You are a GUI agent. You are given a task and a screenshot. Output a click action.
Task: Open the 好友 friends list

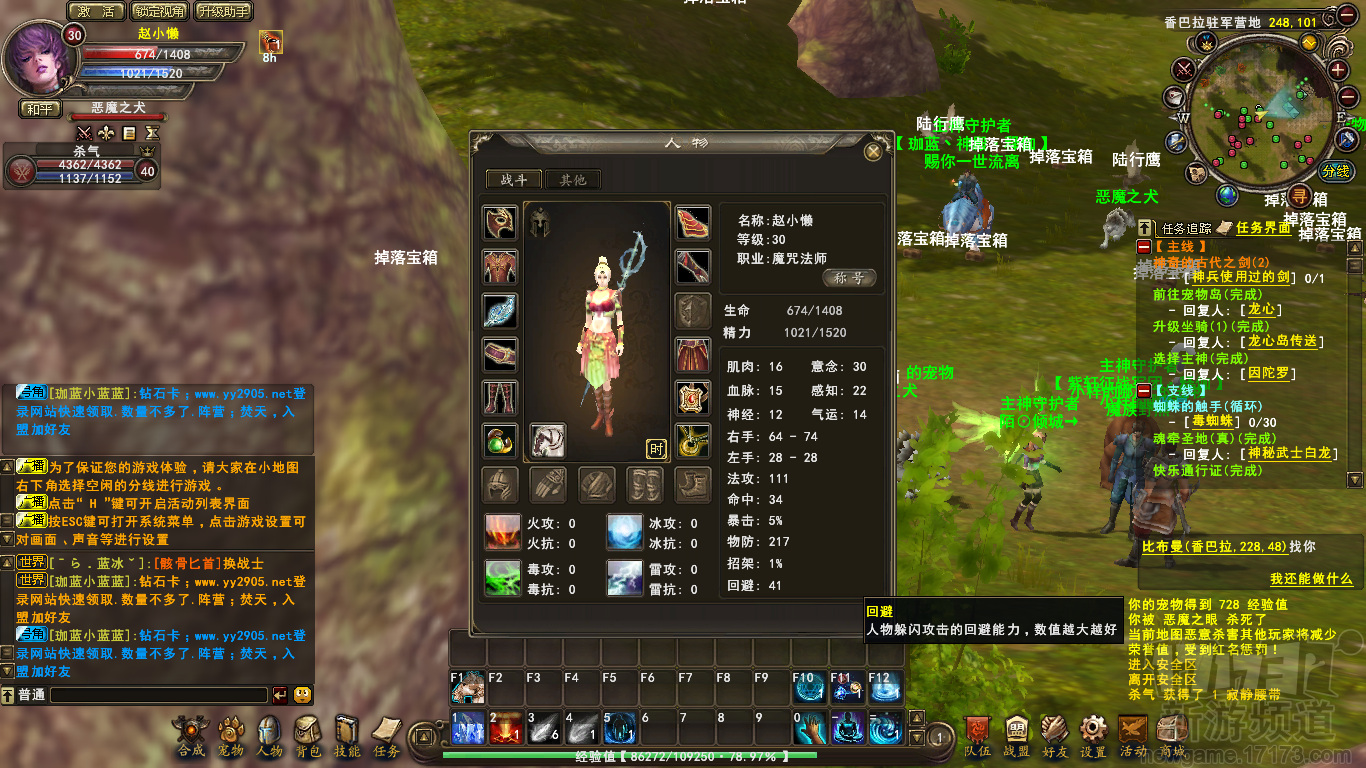pyautogui.click(x=1054, y=733)
